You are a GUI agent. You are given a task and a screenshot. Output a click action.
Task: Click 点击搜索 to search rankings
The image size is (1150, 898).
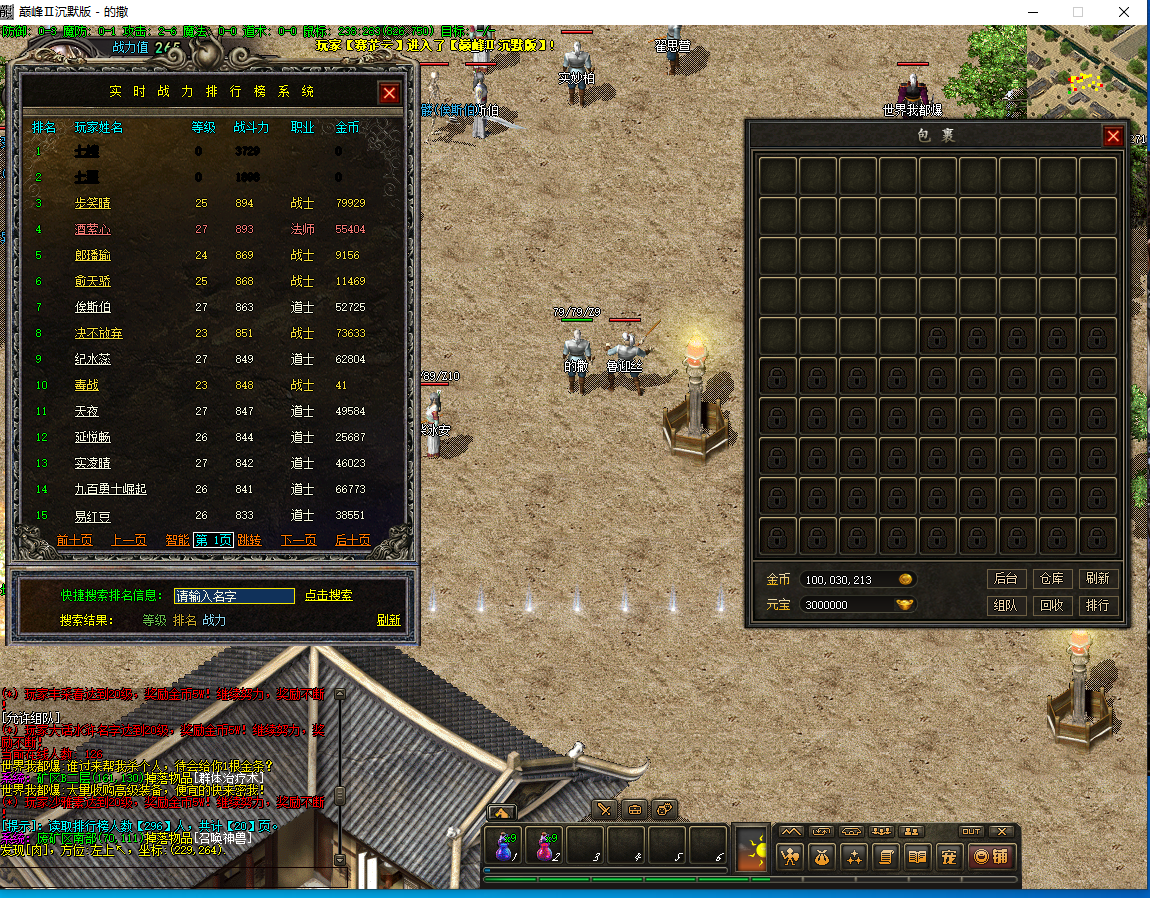tap(329, 596)
